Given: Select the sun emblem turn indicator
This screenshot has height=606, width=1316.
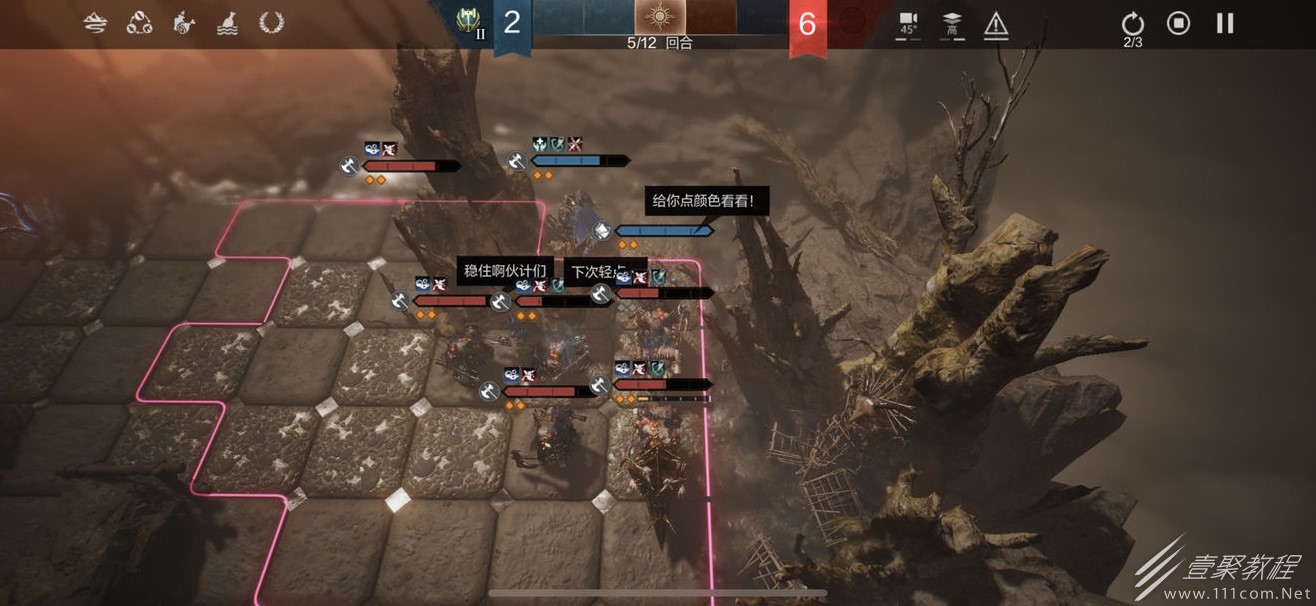Looking at the screenshot, I should (659, 17).
